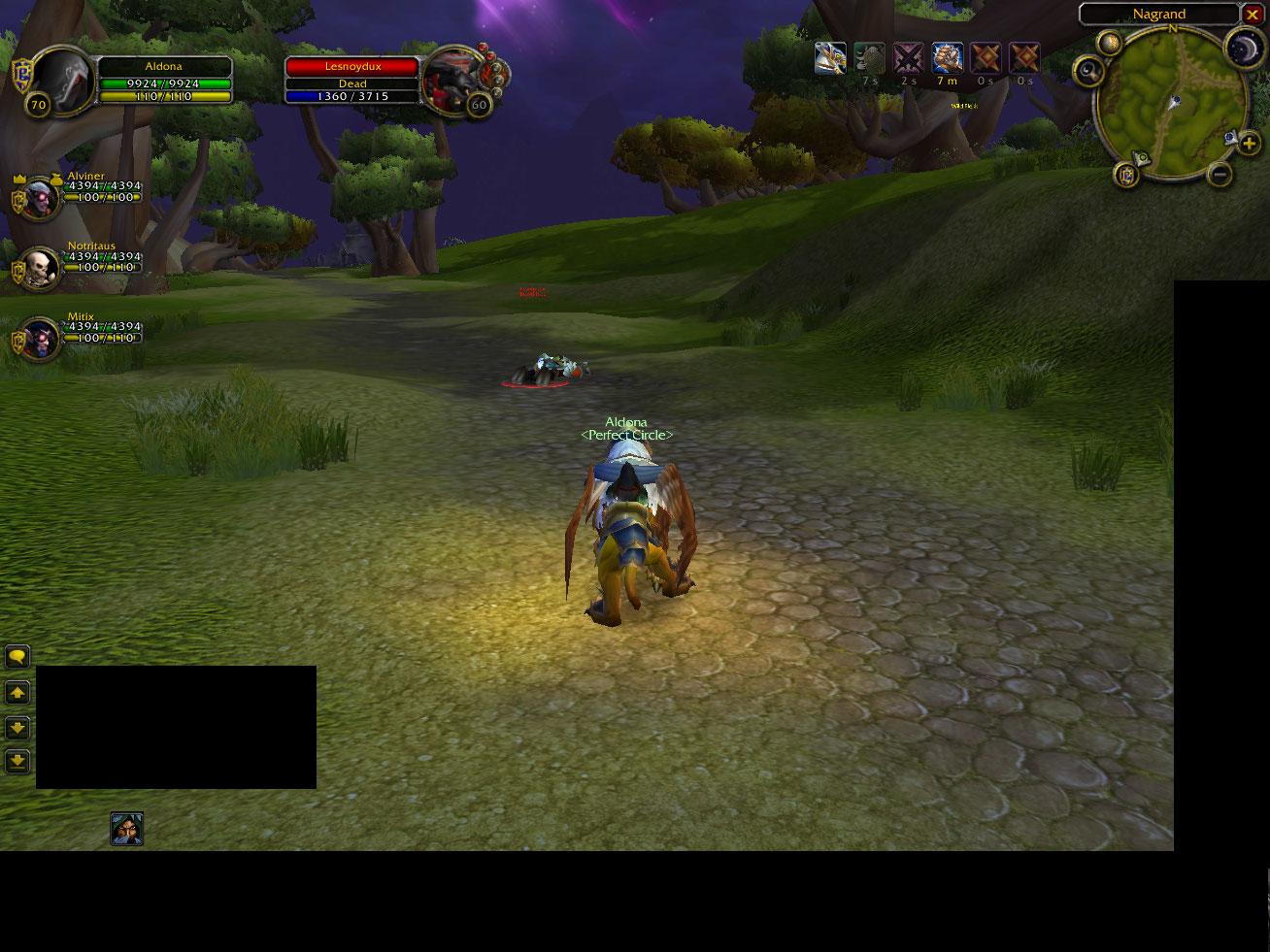Screen dimensions: 1270x952
Task: Click the glowing fist buff icon
Action: click(x=948, y=58)
